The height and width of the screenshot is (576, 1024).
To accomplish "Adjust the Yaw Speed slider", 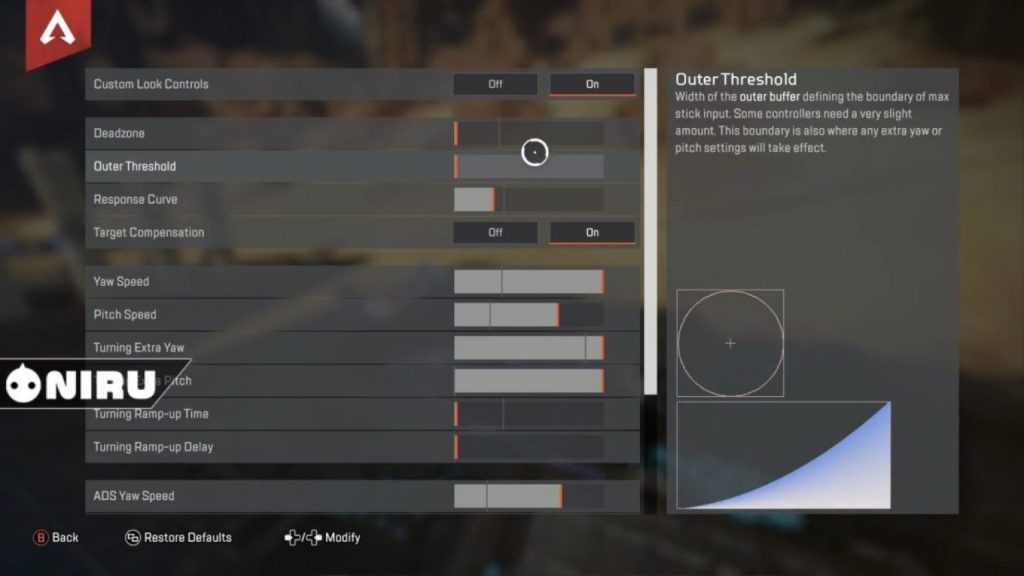I will (529, 281).
